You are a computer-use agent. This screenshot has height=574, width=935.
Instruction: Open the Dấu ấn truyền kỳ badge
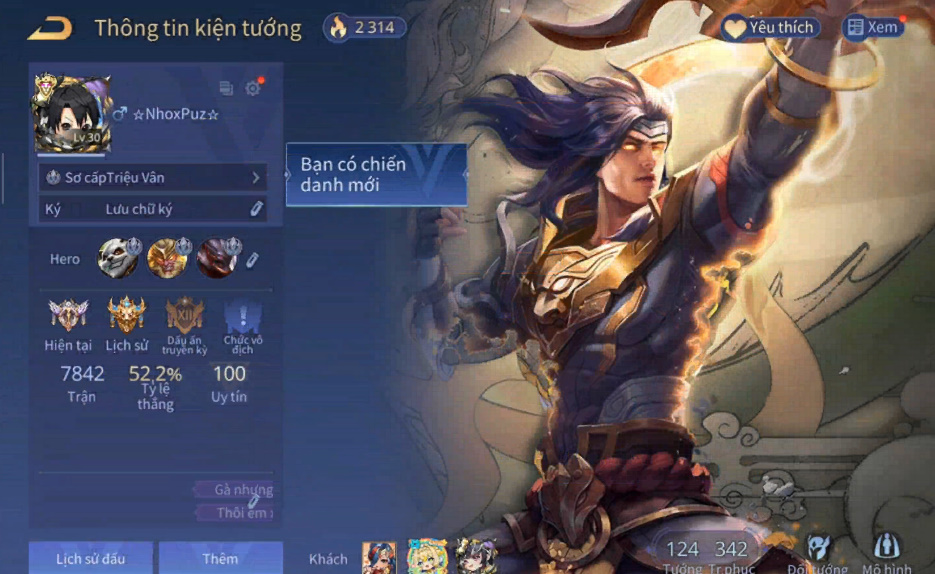click(185, 316)
